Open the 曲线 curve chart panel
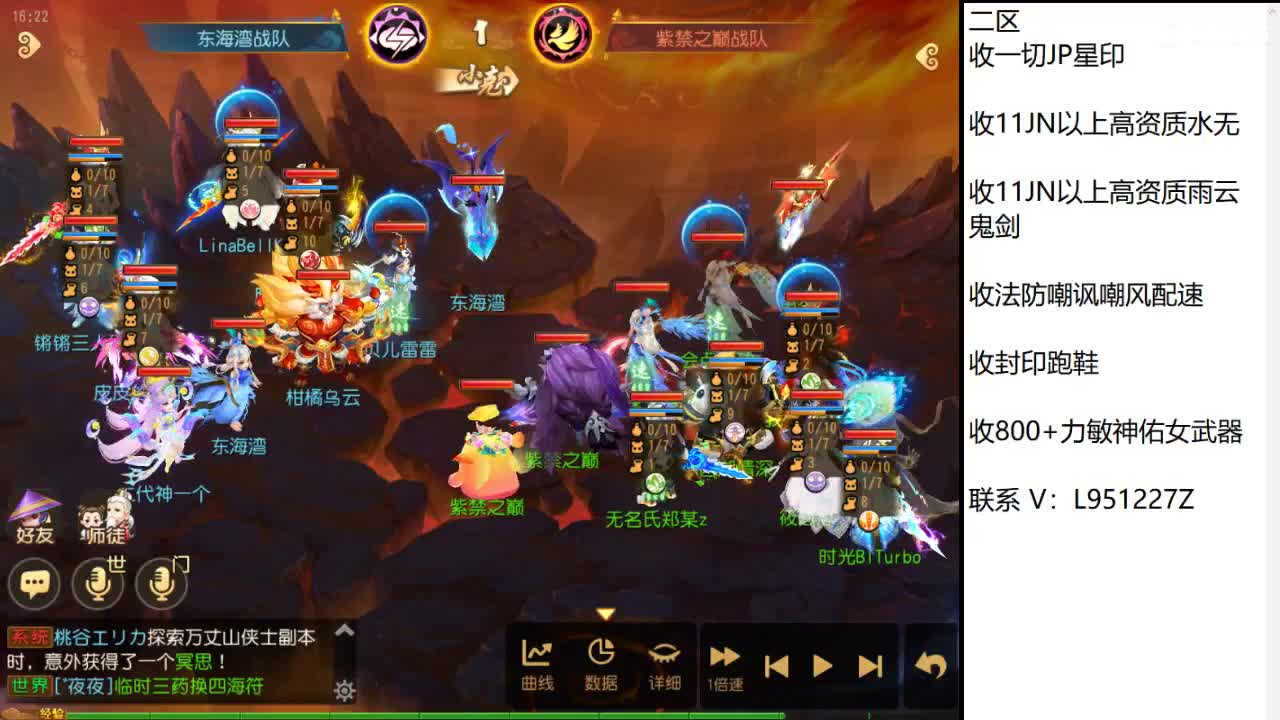This screenshot has height=720, width=1280. point(538,662)
